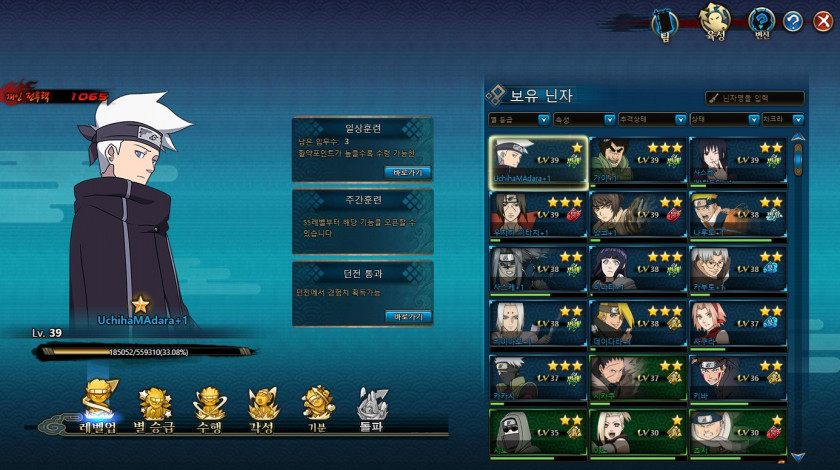Screen dimensions: 840x470
Task: Open the 육성 training icon in the top bar
Action: click(713, 22)
